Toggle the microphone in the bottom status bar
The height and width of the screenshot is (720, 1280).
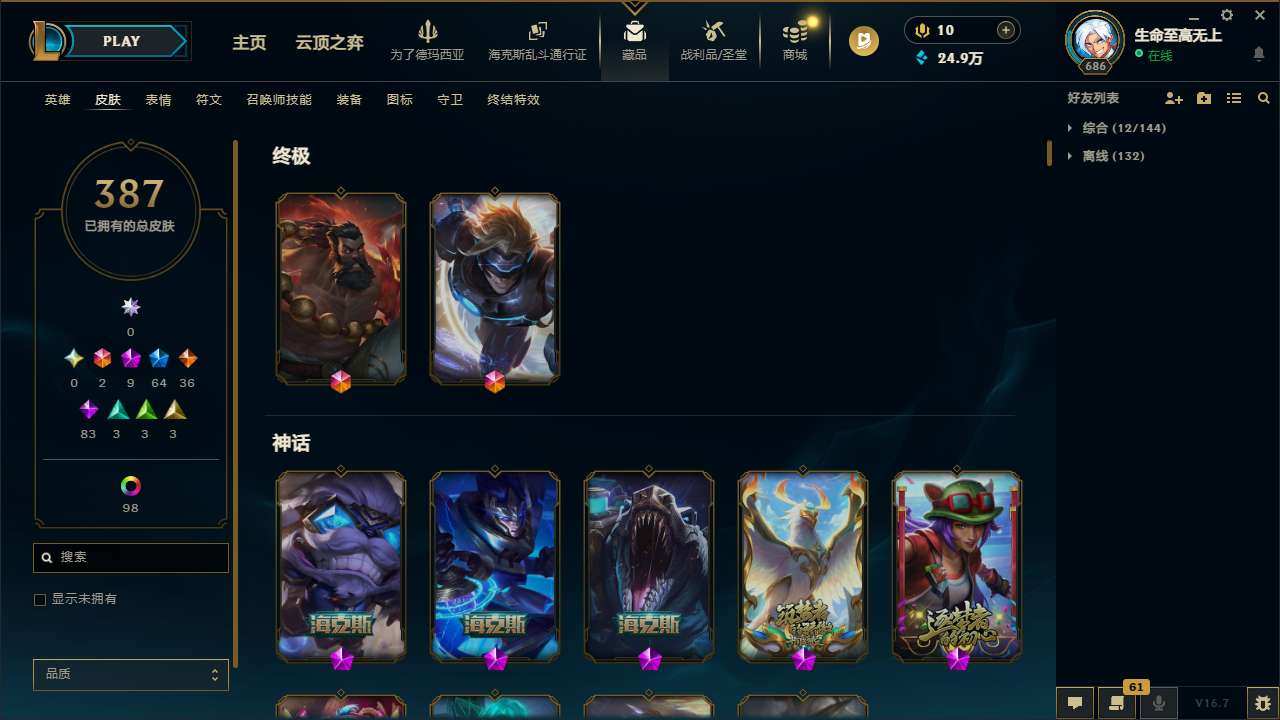(1158, 702)
